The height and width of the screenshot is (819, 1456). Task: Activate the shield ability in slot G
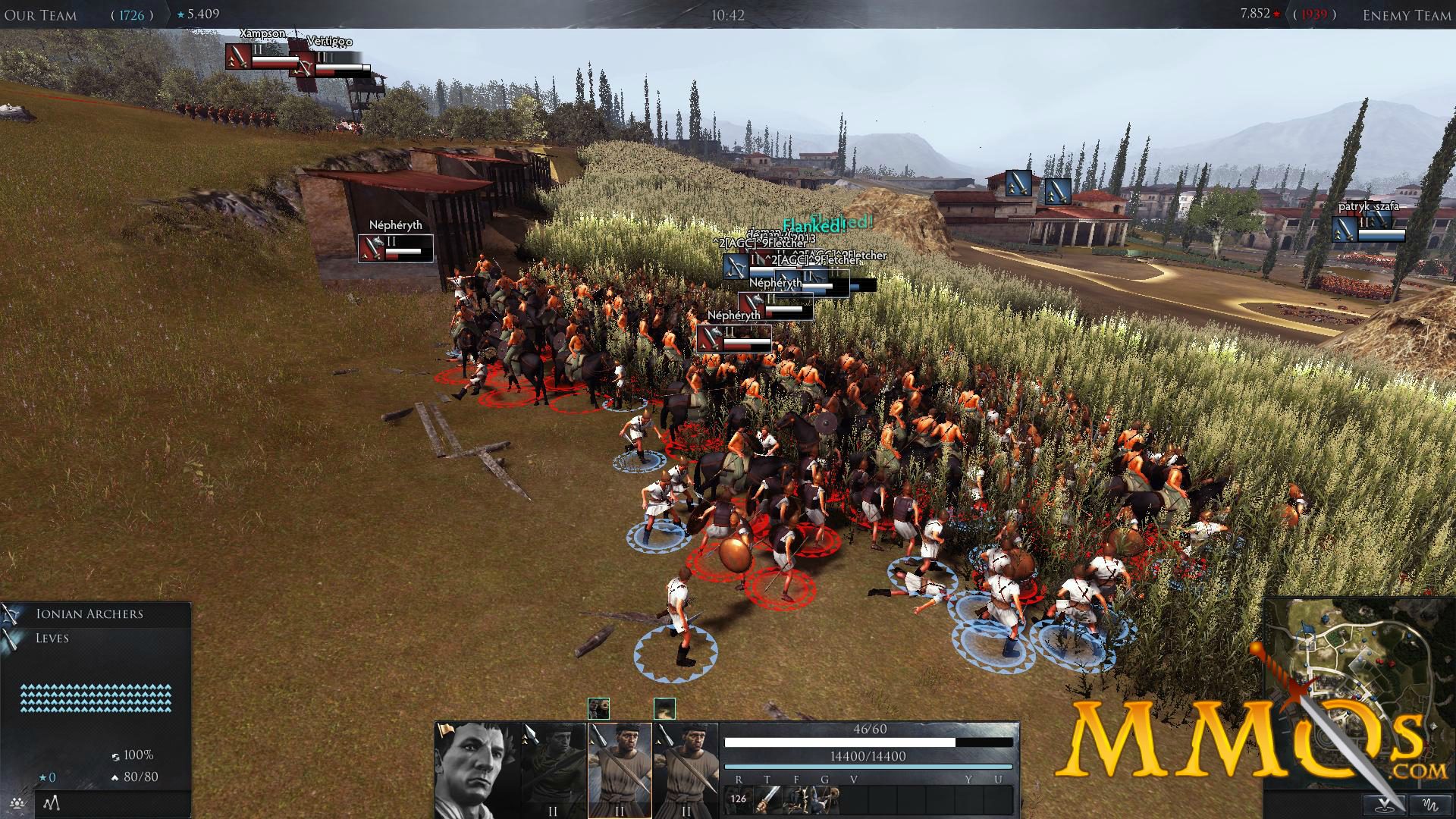point(825,799)
